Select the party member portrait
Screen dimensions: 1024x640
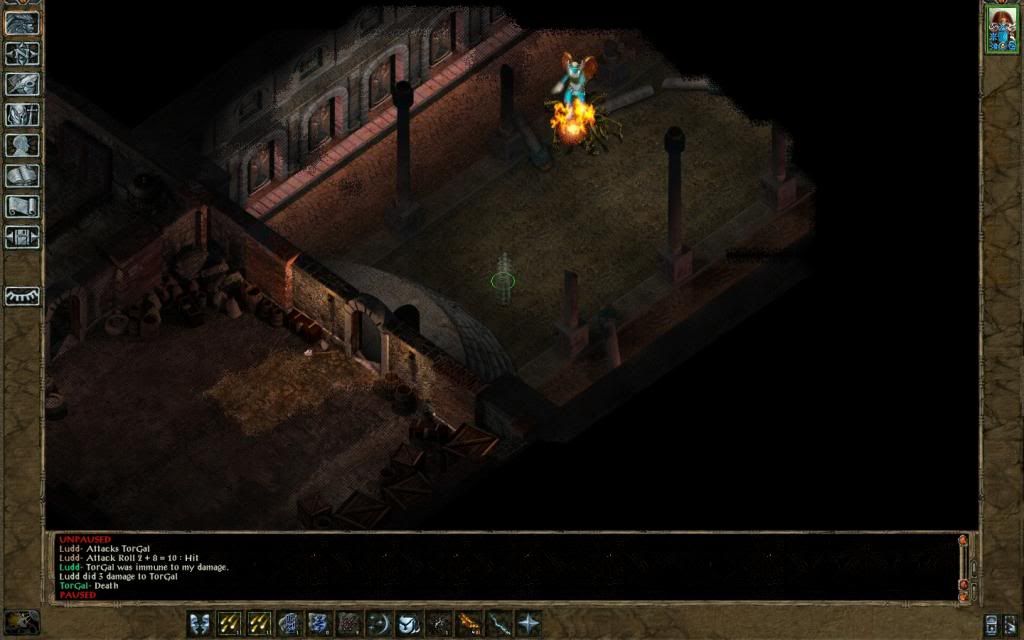[1001, 28]
